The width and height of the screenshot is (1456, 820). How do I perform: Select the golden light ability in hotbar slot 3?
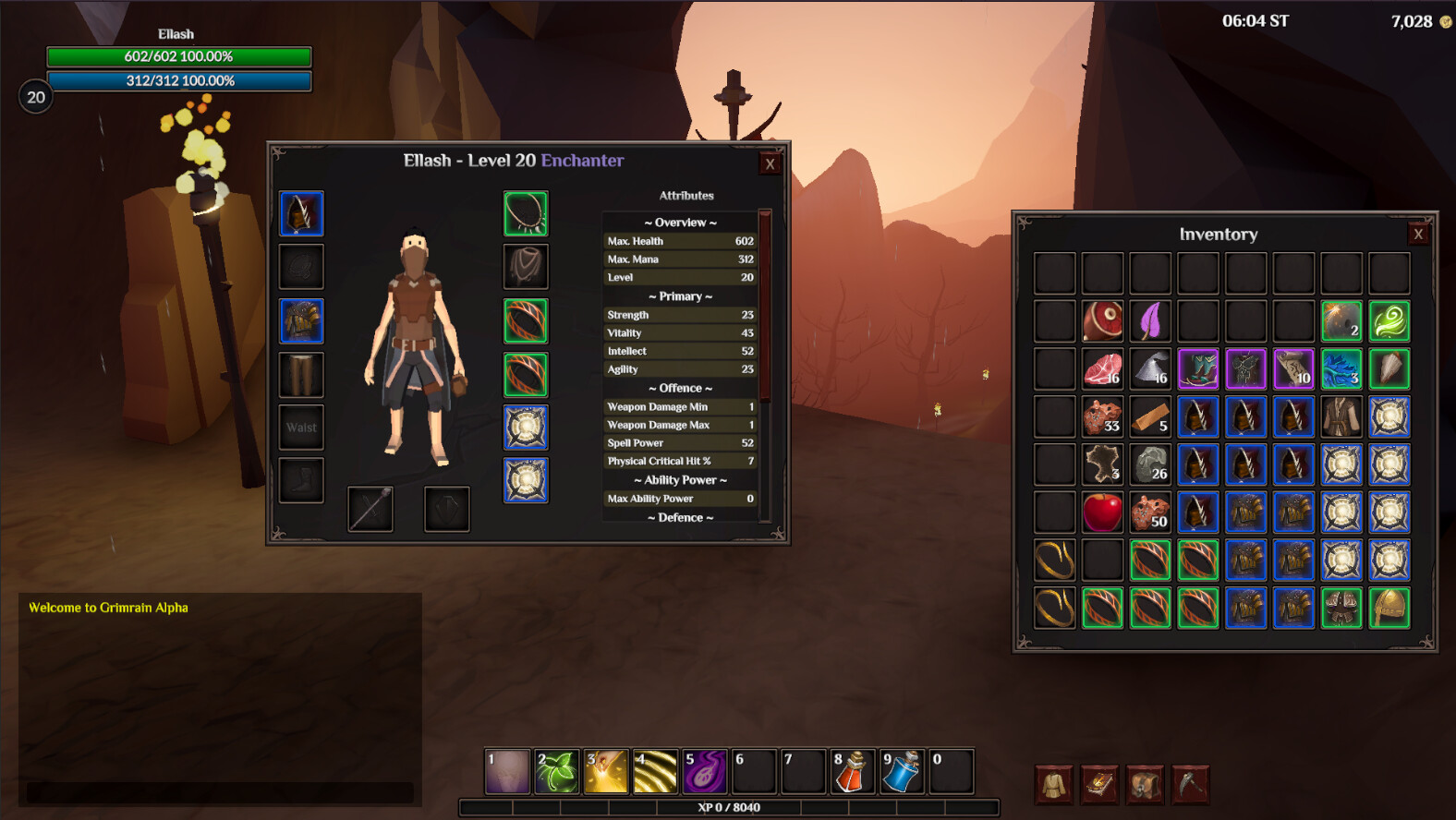(605, 770)
